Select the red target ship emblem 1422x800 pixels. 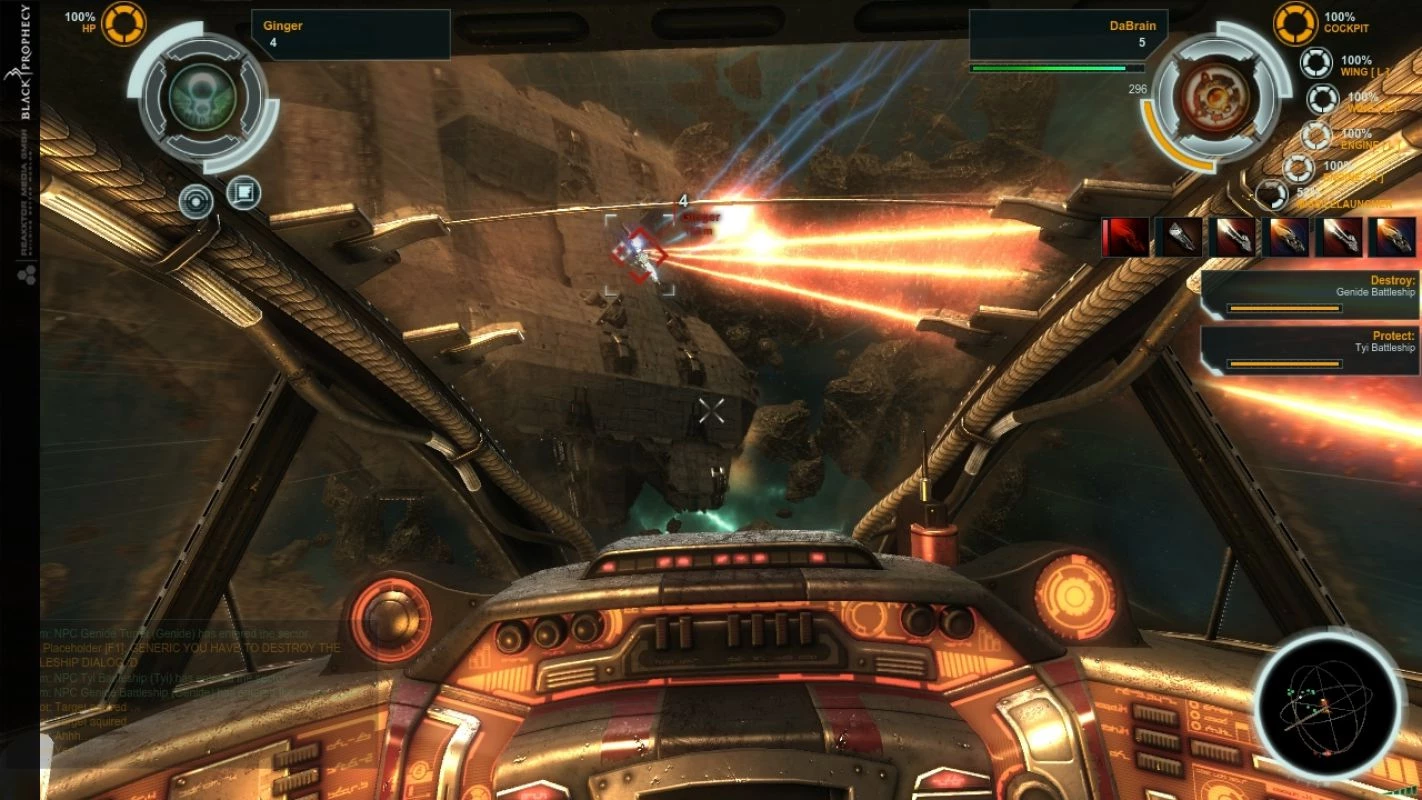(x=1215, y=97)
